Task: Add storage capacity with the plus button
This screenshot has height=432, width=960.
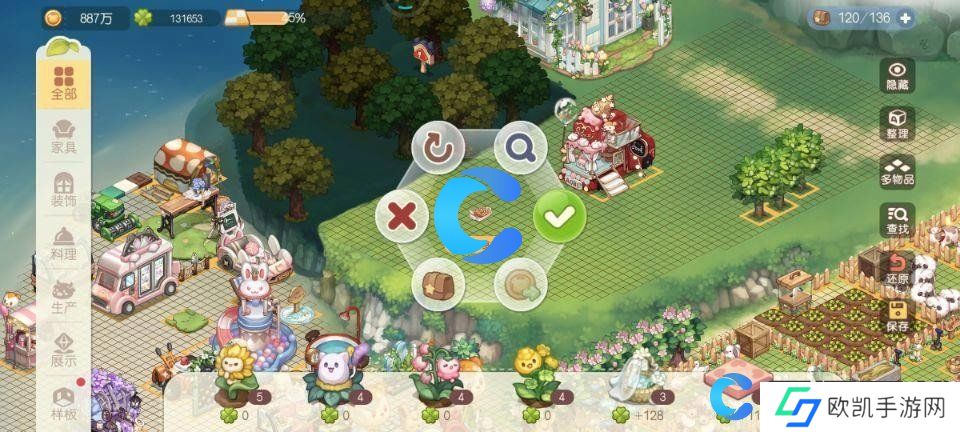Action: tap(905, 17)
